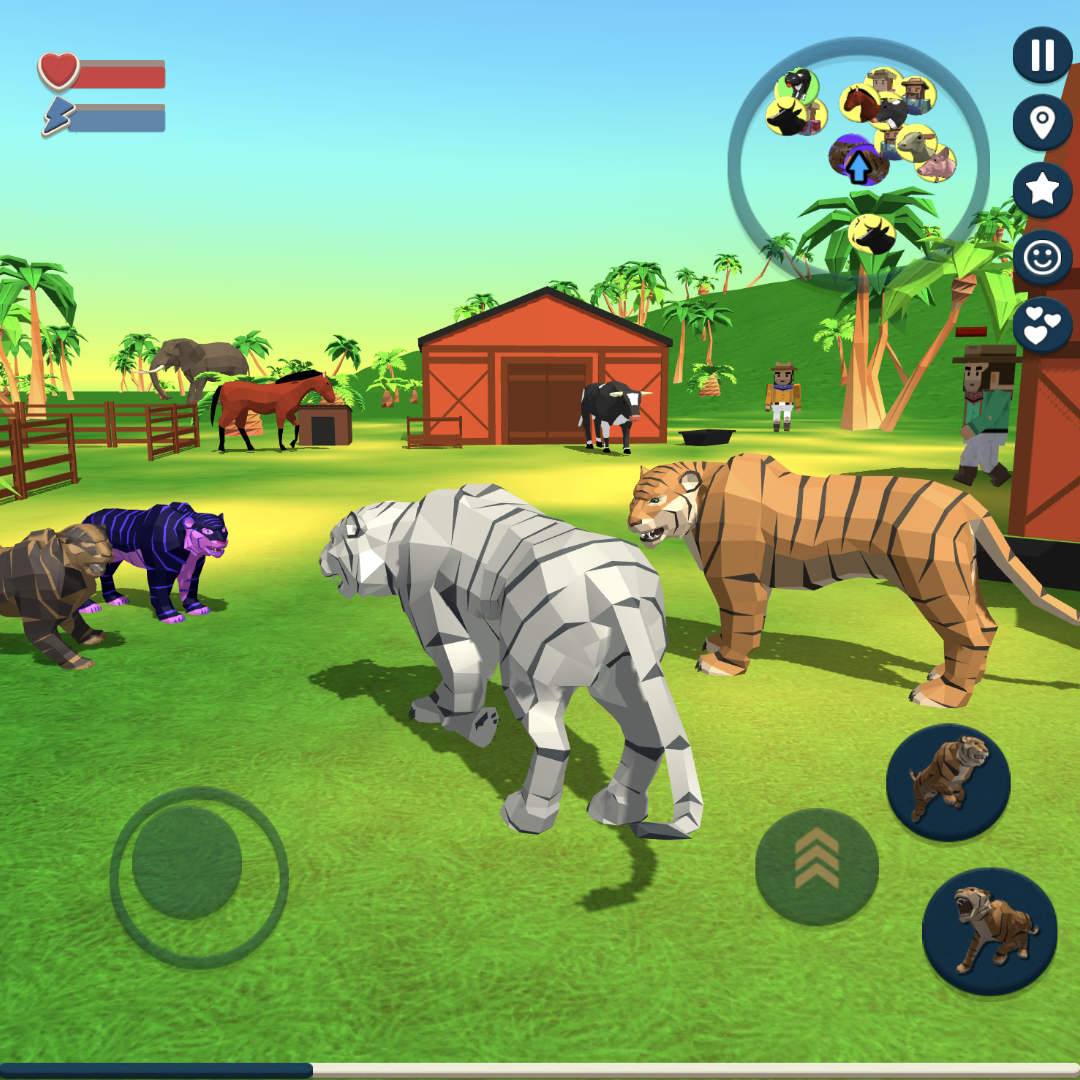1080x1080 pixels.
Task: Activate the tiger pounce attack button
Action: coord(947,782)
